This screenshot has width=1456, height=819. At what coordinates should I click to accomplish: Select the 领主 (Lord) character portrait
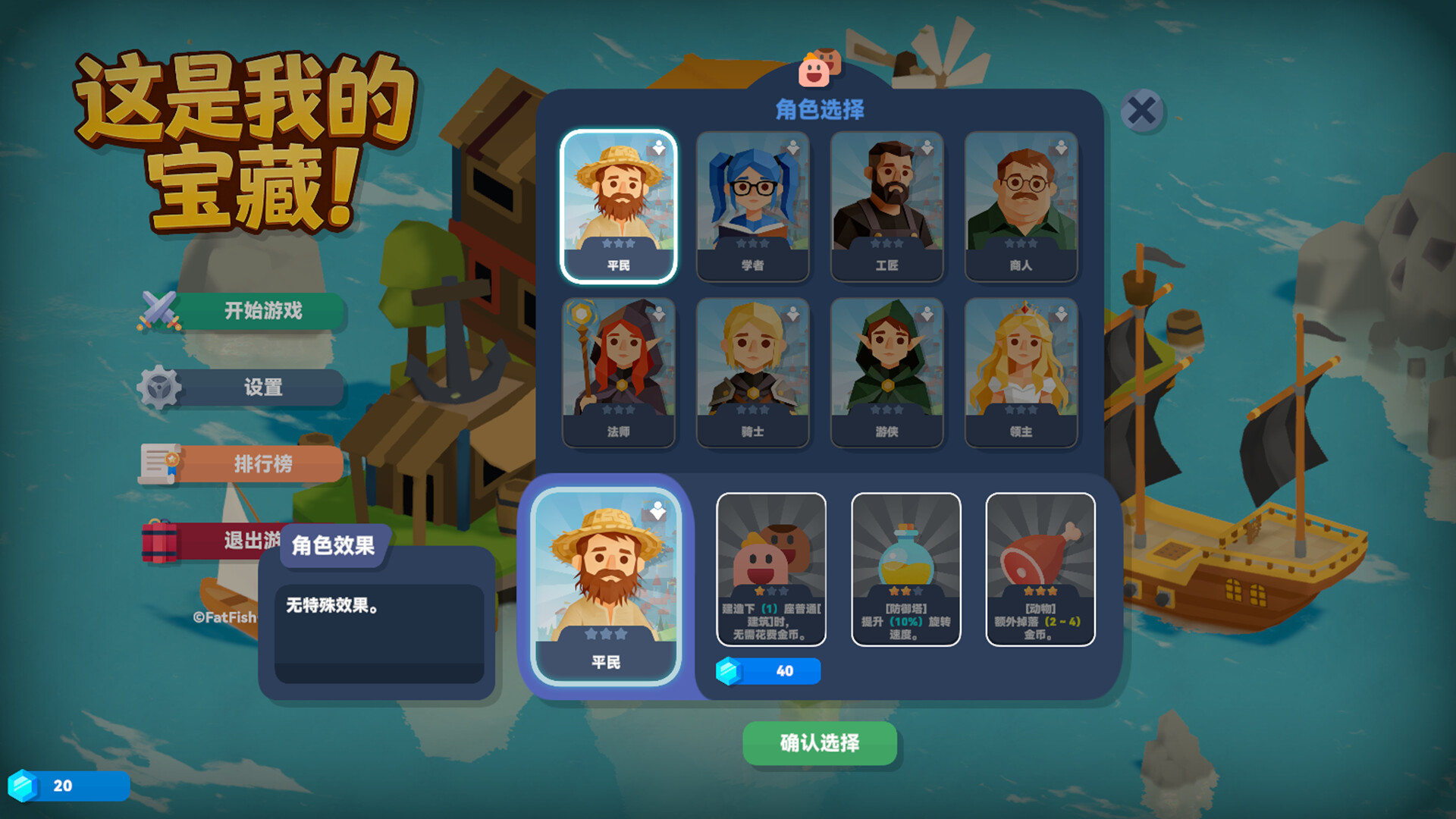[x=1021, y=372]
